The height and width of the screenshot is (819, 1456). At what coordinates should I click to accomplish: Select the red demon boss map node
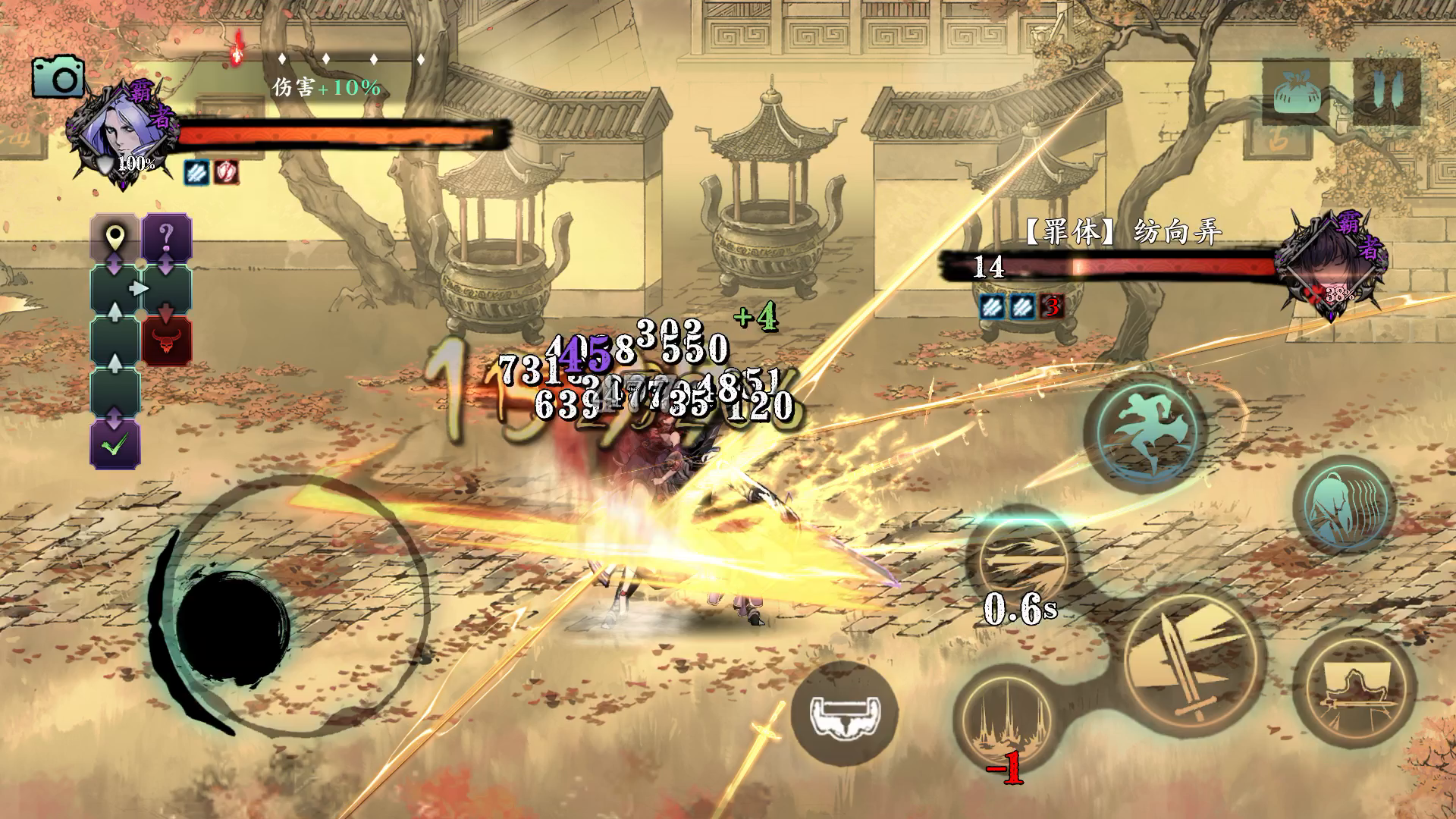click(167, 341)
